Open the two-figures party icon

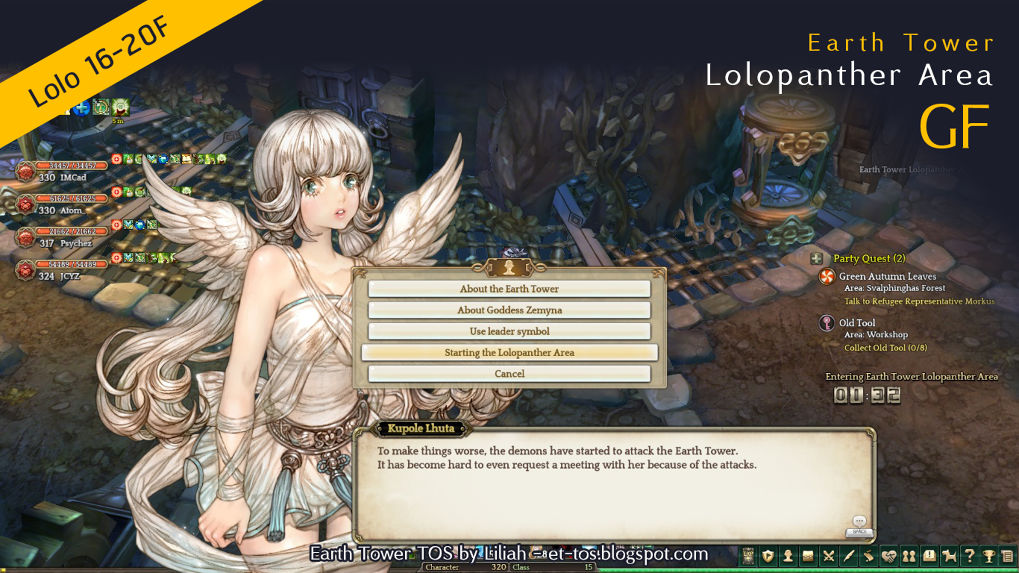[x=909, y=556]
